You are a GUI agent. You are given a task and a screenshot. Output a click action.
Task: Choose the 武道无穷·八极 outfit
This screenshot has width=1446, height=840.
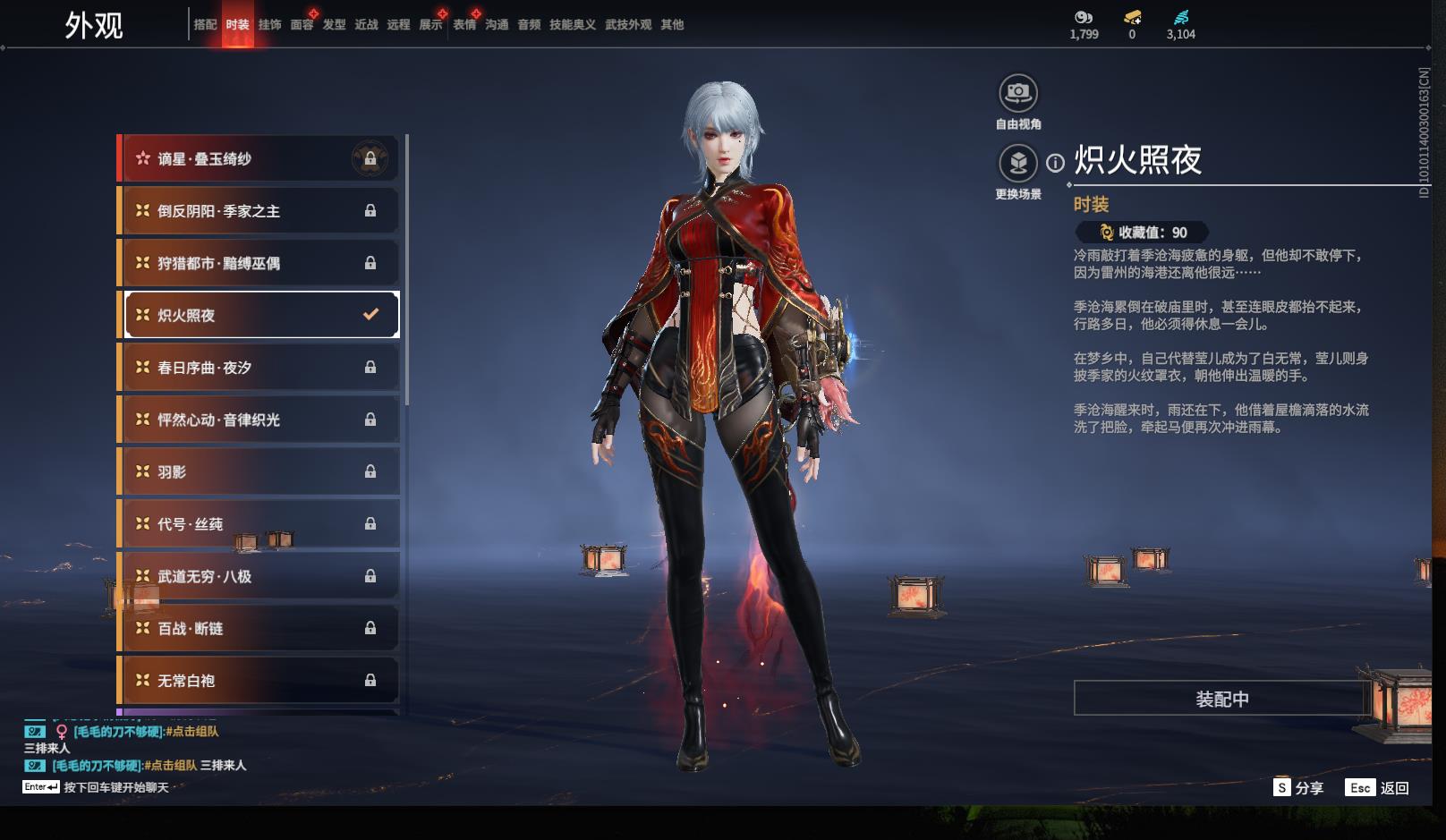coord(259,576)
